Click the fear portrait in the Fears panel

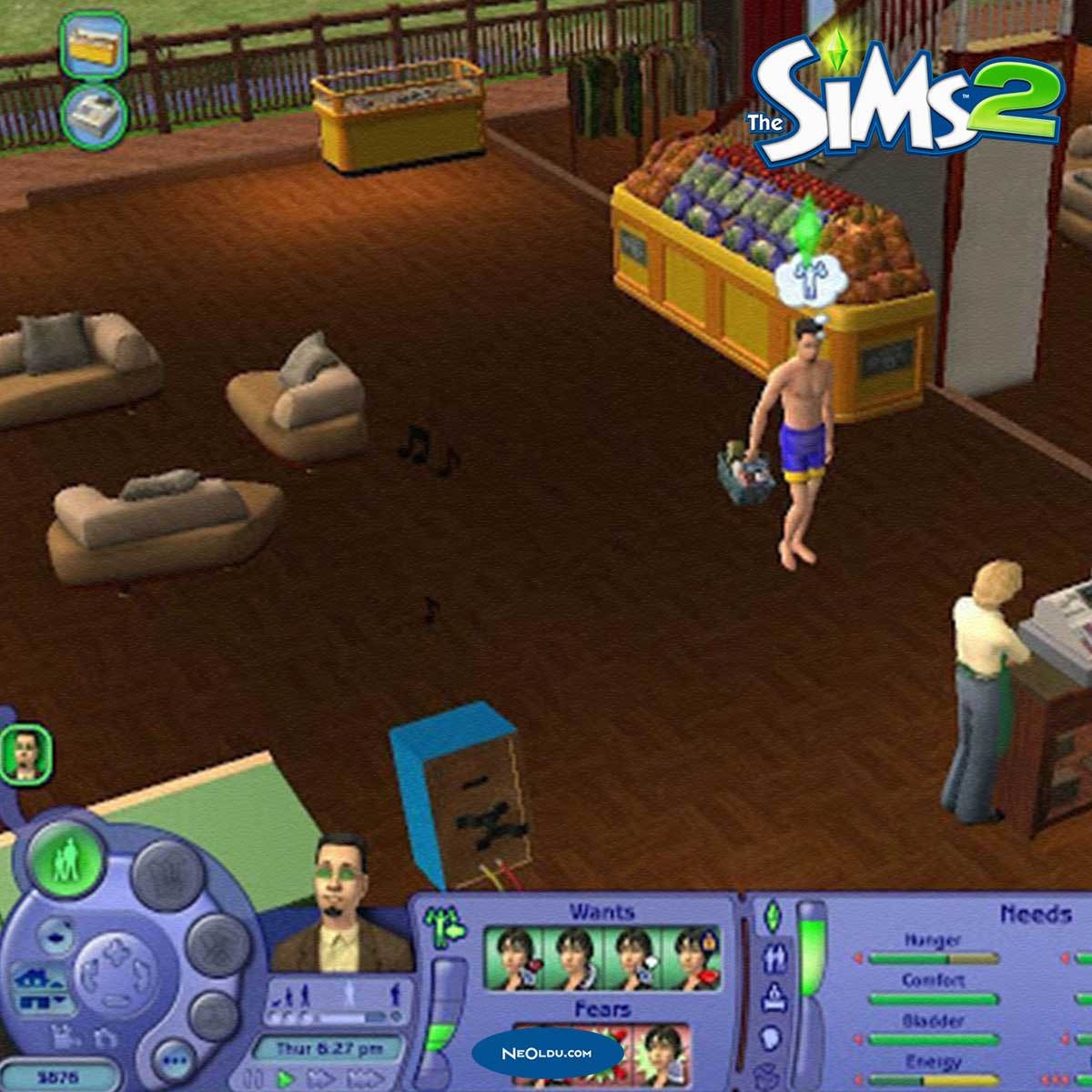(662, 1056)
